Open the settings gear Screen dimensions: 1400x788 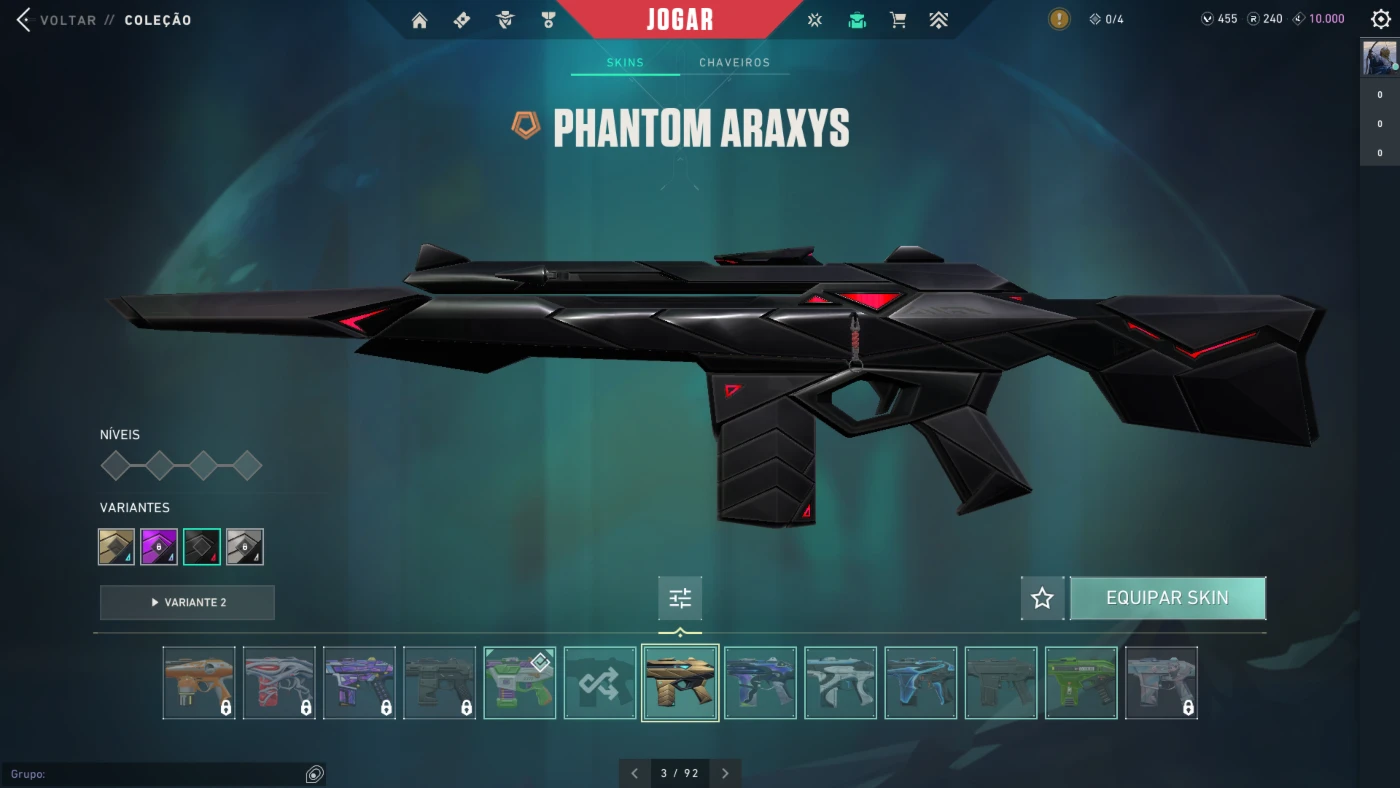pos(1381,19)
